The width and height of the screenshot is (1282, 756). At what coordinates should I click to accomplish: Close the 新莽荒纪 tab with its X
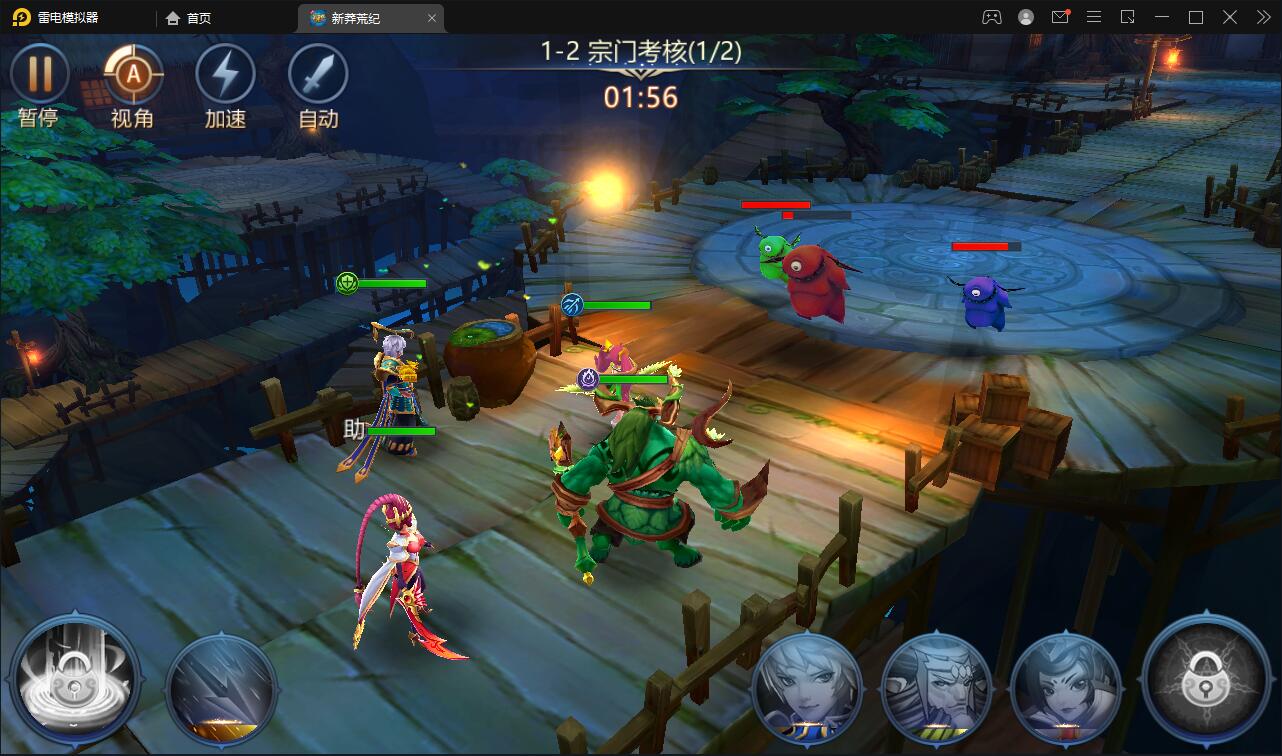pyautogui.click(x=431, y=17)
